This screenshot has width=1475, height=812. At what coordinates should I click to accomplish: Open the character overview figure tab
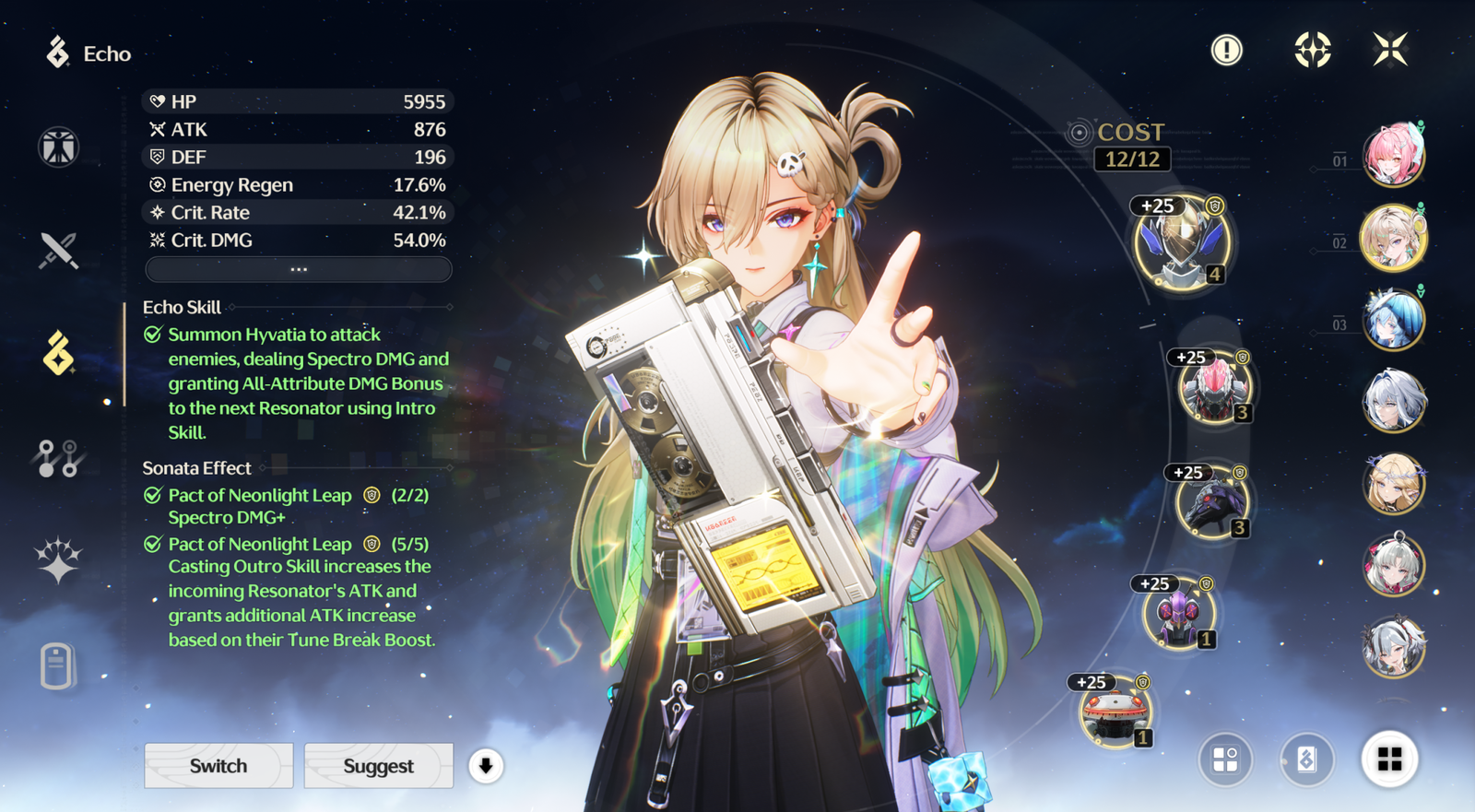(58, 147)
